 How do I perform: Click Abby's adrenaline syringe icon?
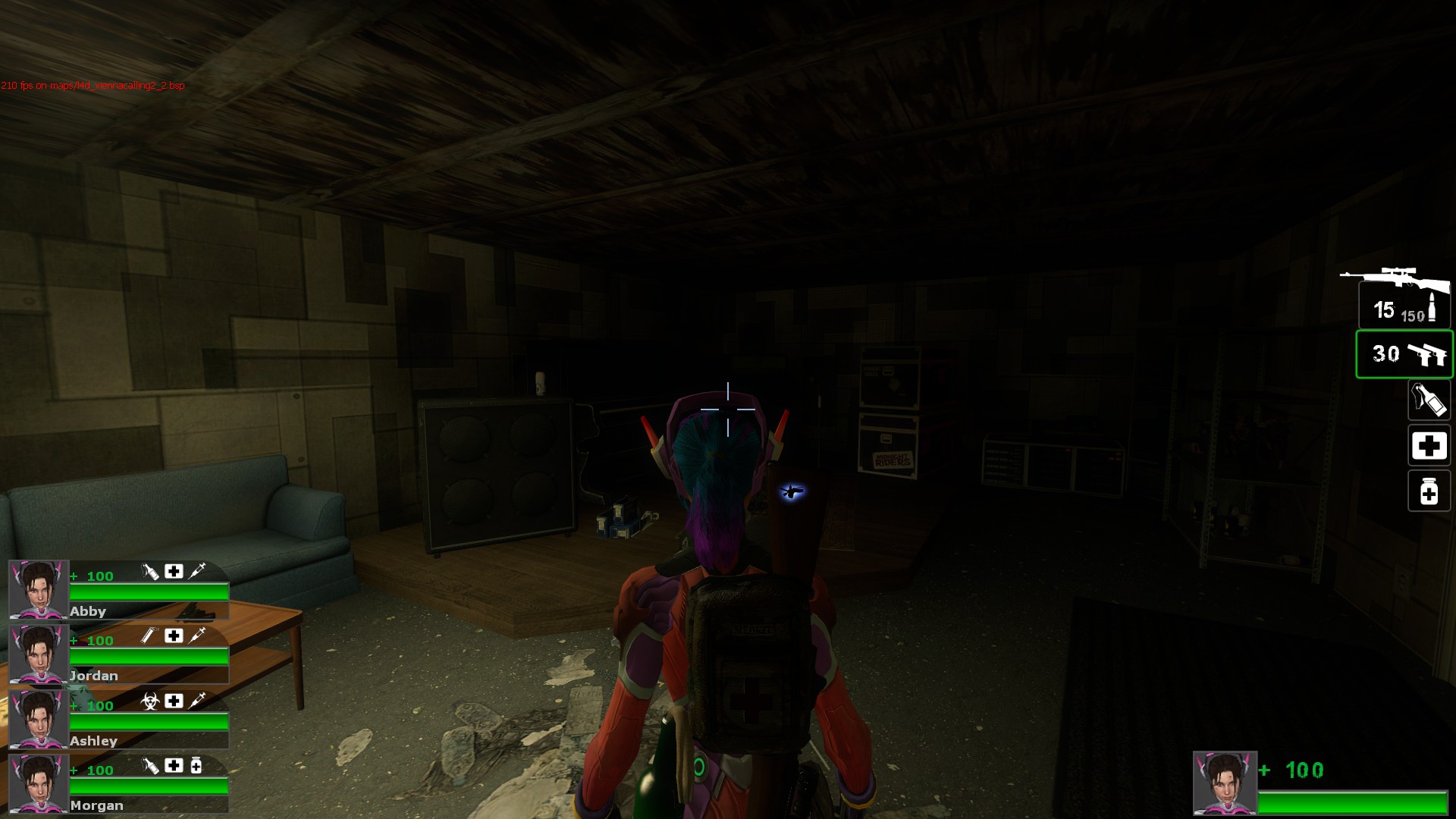click(x=196, y=571)
